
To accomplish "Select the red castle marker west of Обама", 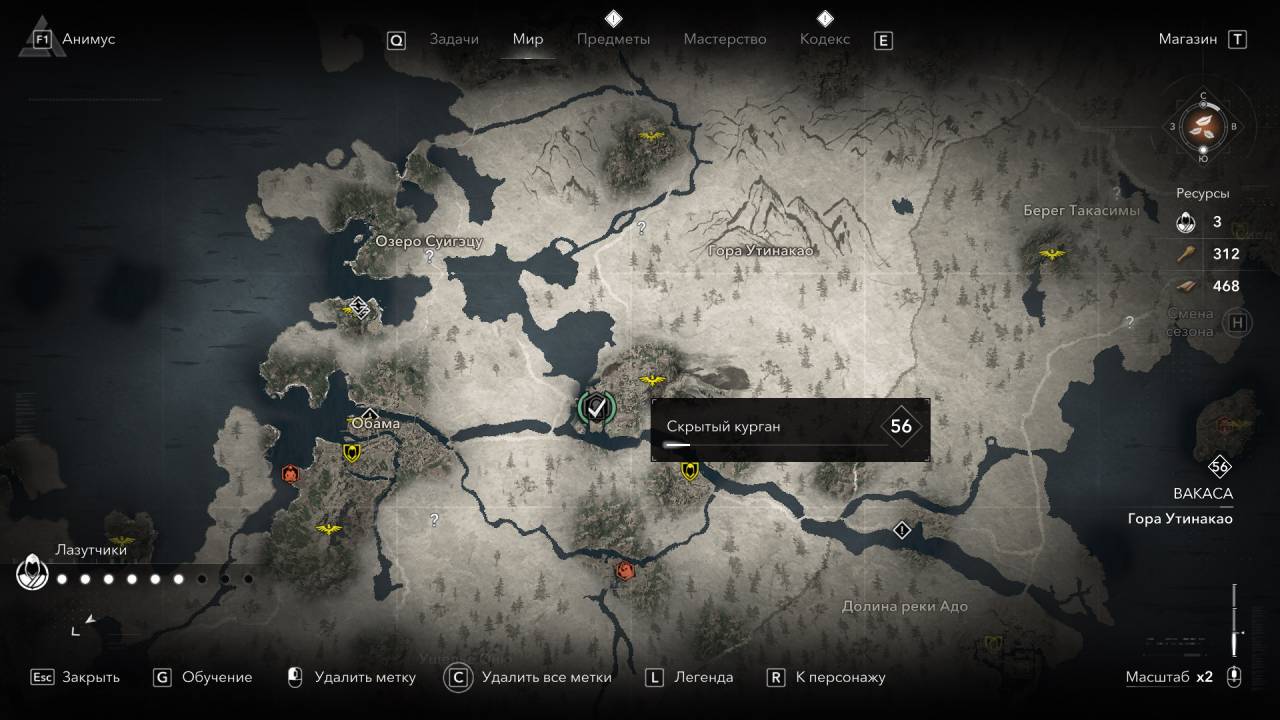I will tap(291, 473).
